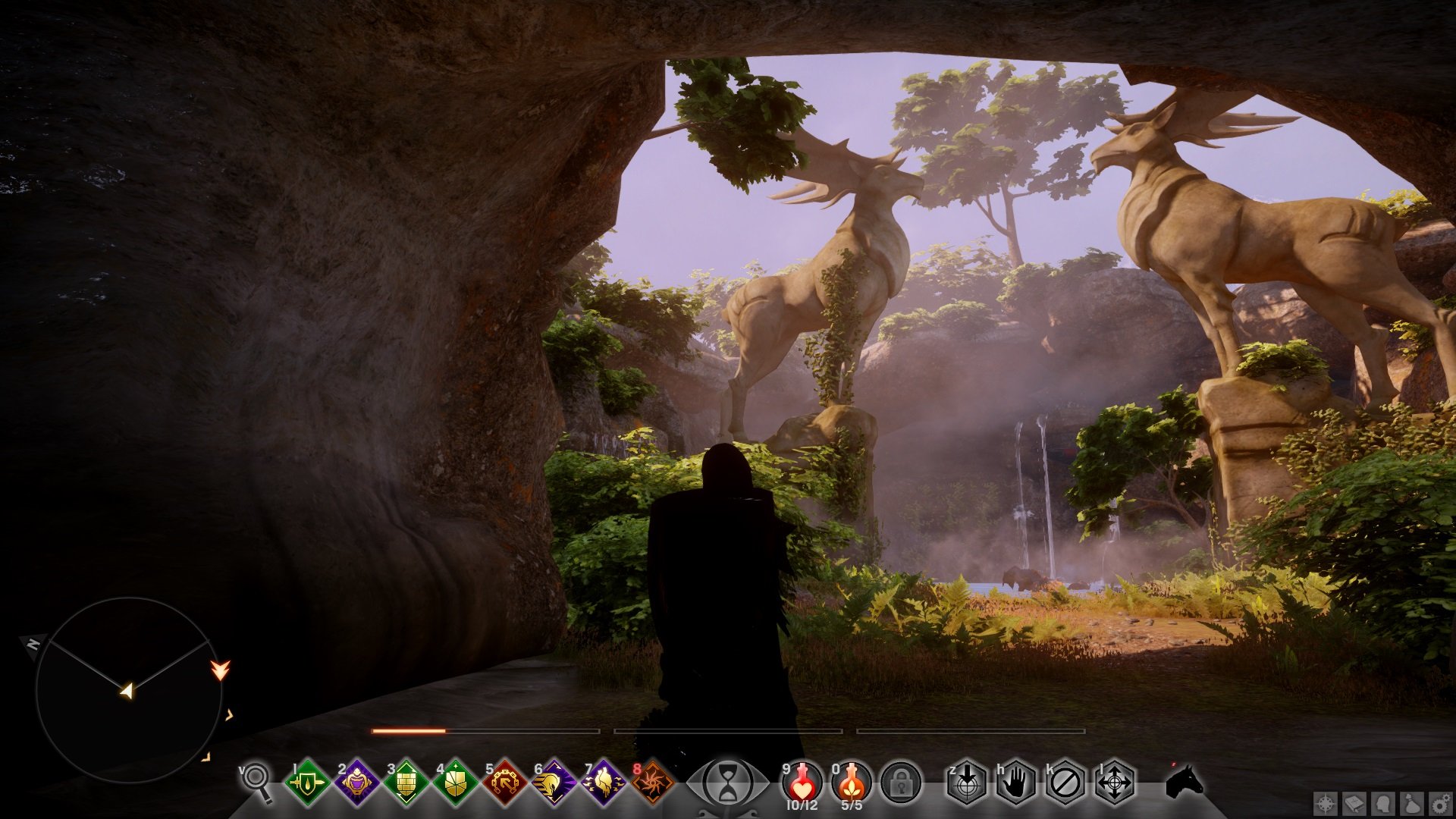Use the red chain hook ability
1456x819 pixels.
point(505,782)
